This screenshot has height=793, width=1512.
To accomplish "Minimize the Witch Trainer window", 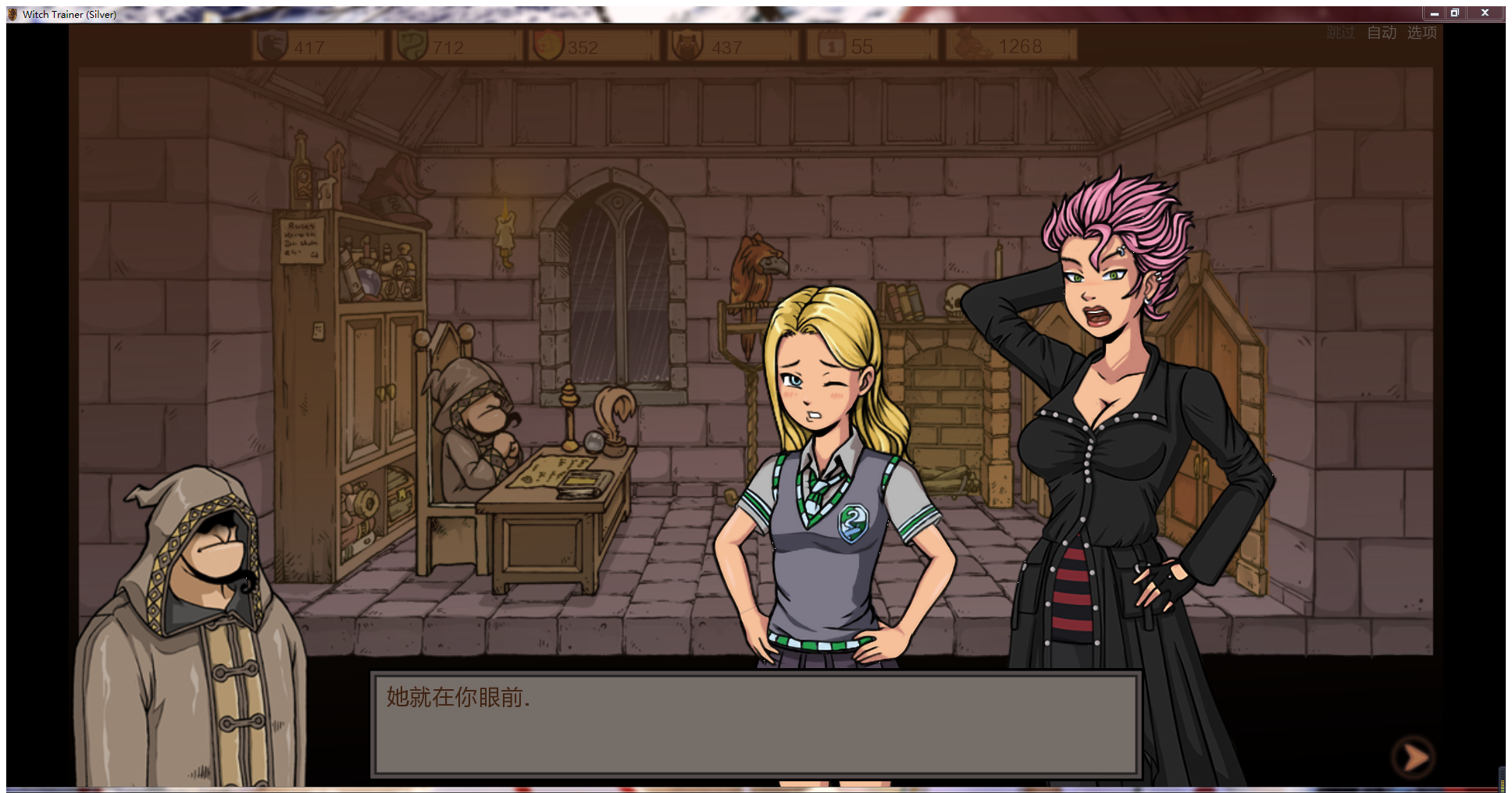I will (1434, 13).
